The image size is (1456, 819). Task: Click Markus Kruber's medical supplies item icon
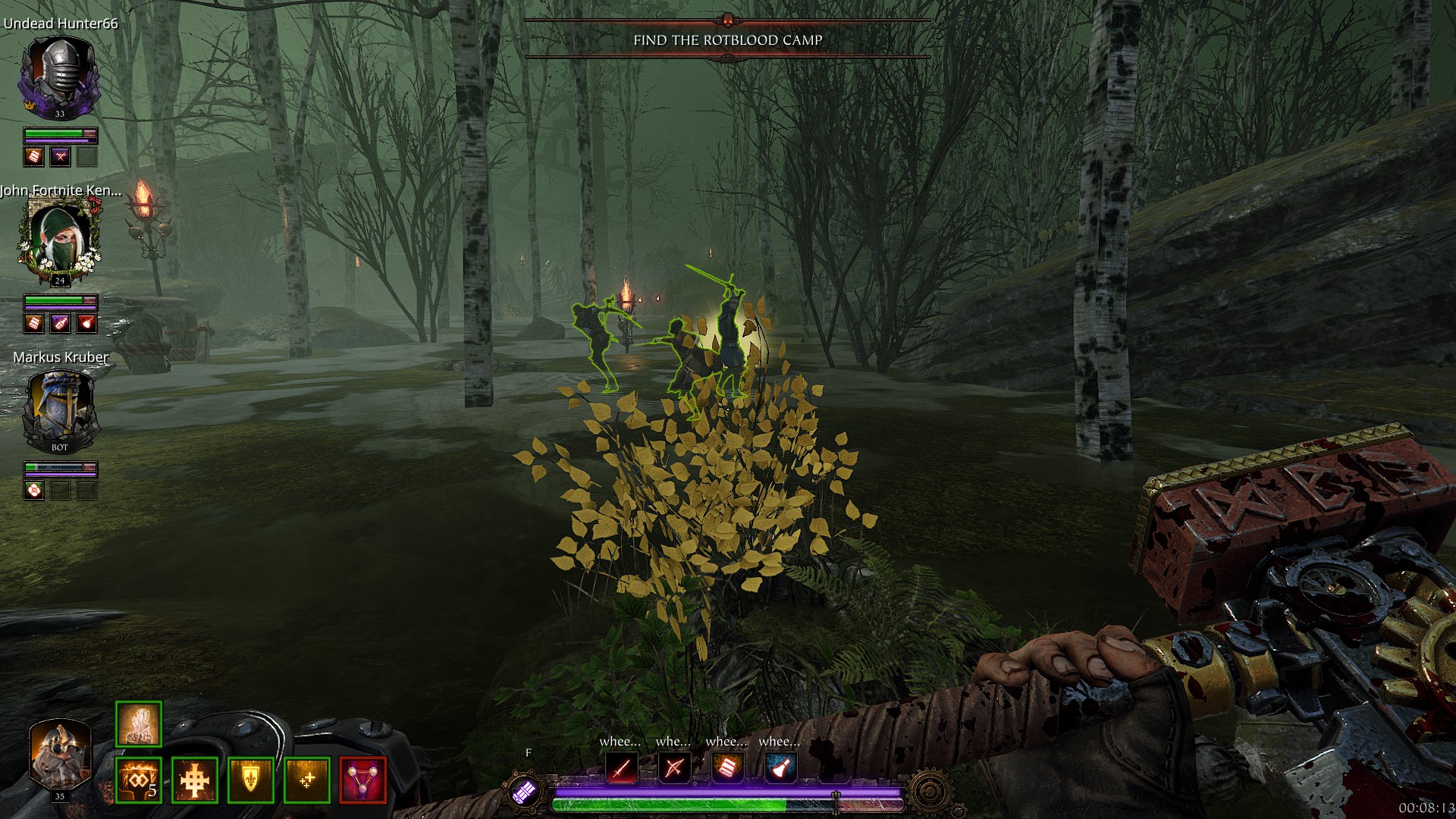[x=34, y=491]
